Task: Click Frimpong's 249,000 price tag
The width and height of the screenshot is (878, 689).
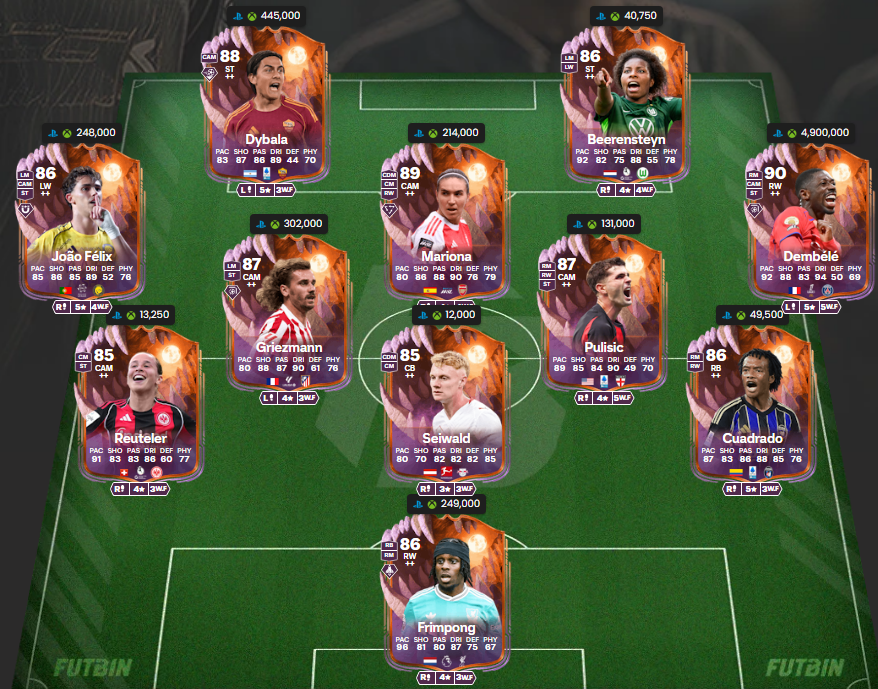Action: click(445, 504)
